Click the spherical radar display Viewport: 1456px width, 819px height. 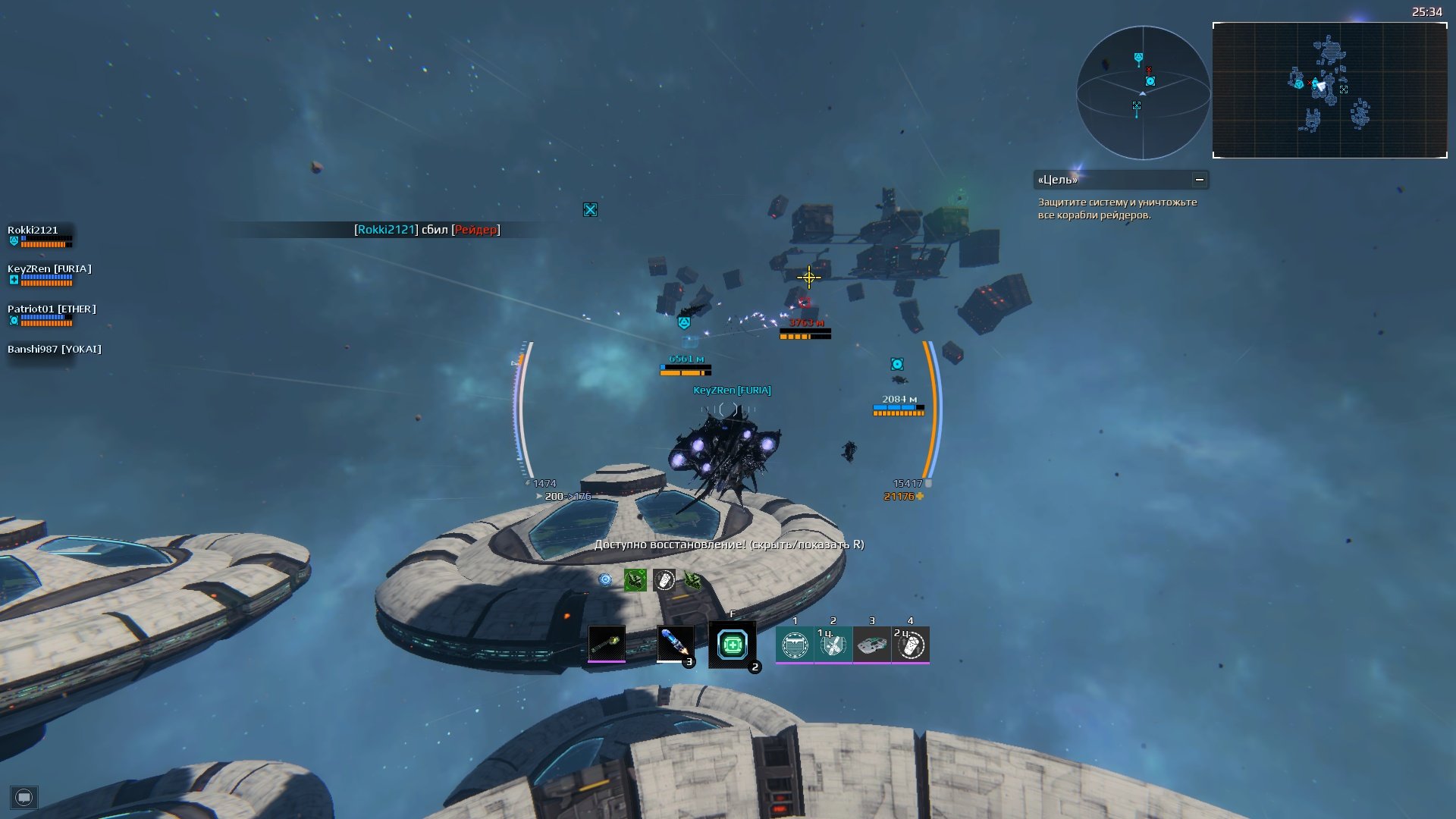point(1143,93)
